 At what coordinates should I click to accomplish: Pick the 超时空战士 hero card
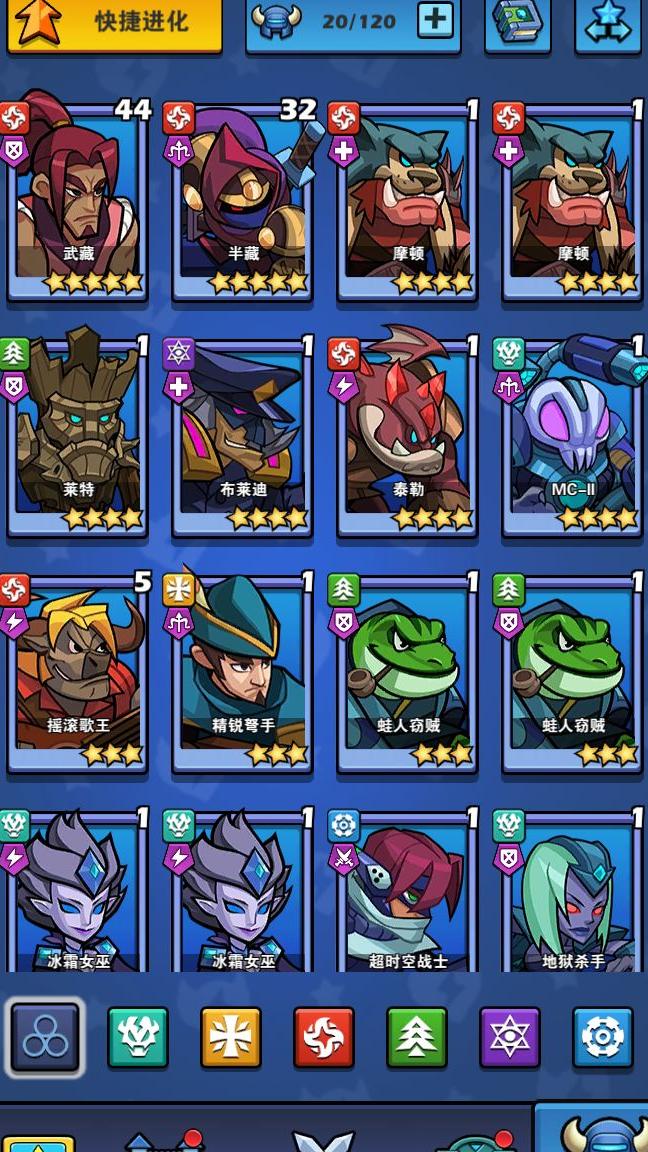(x=408, y=895)
